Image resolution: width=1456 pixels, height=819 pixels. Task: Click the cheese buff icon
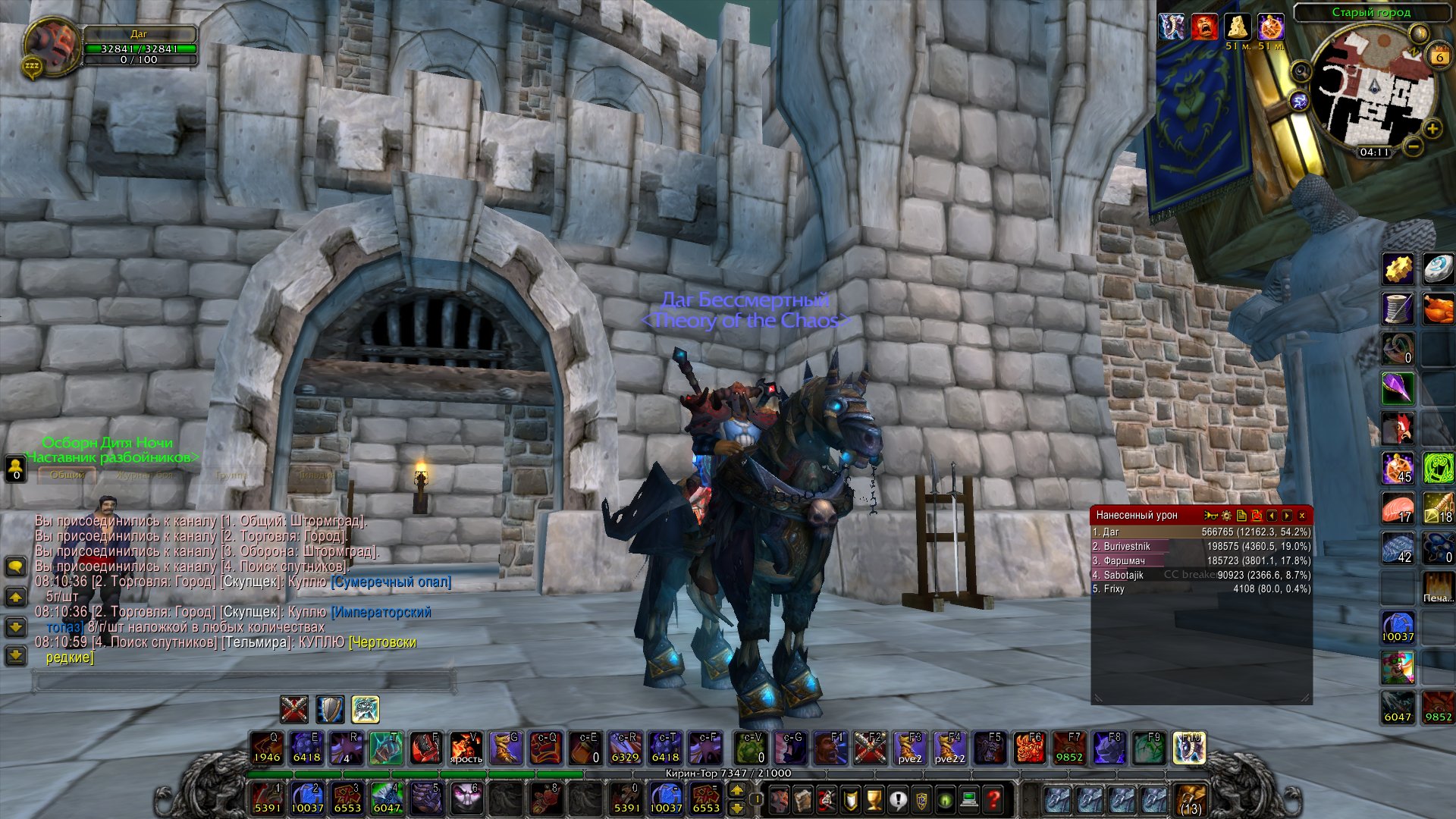1238,27
